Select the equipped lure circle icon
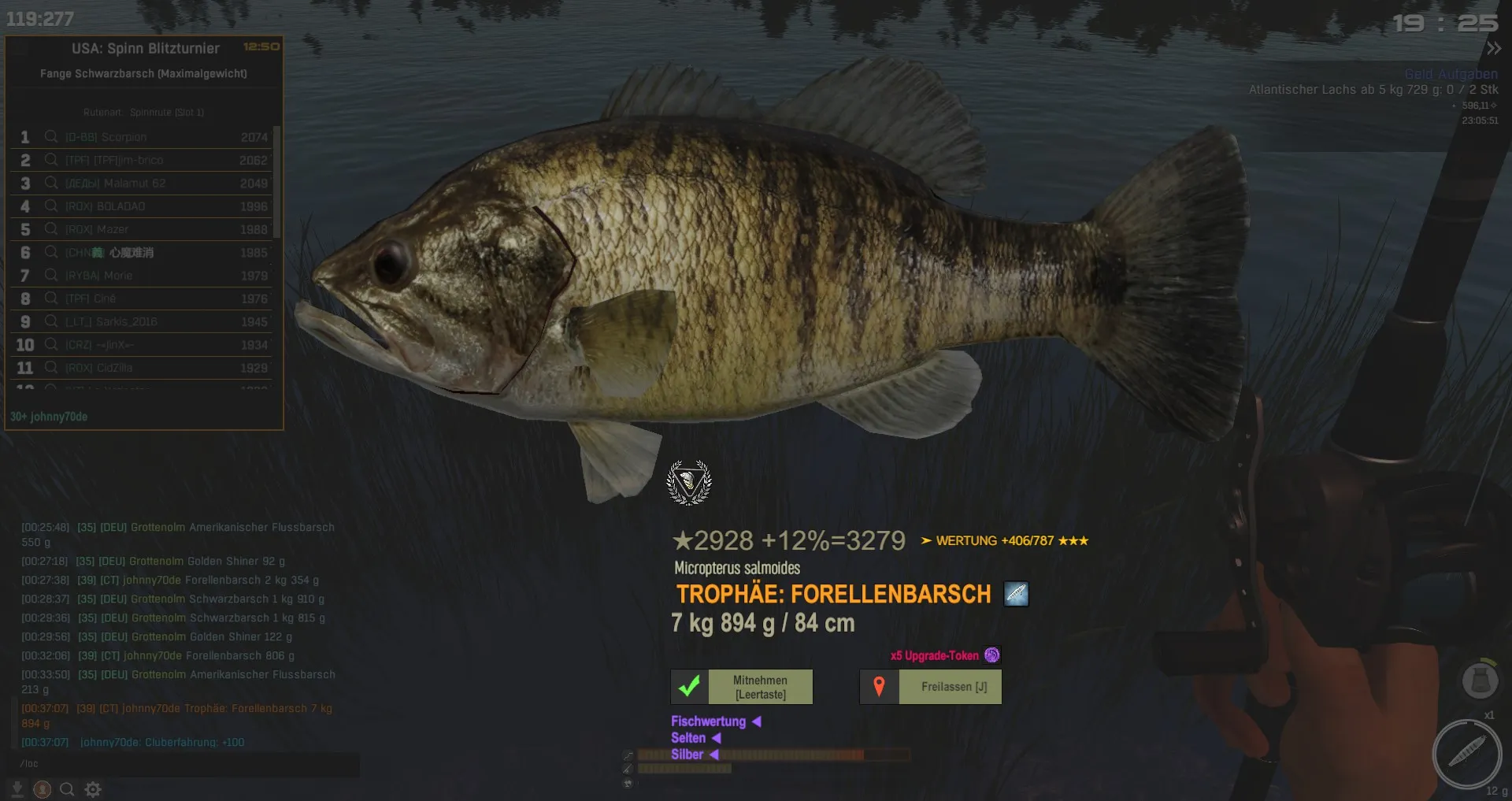The width and height of the screenshot is (1512, 801). (1466, 754)
